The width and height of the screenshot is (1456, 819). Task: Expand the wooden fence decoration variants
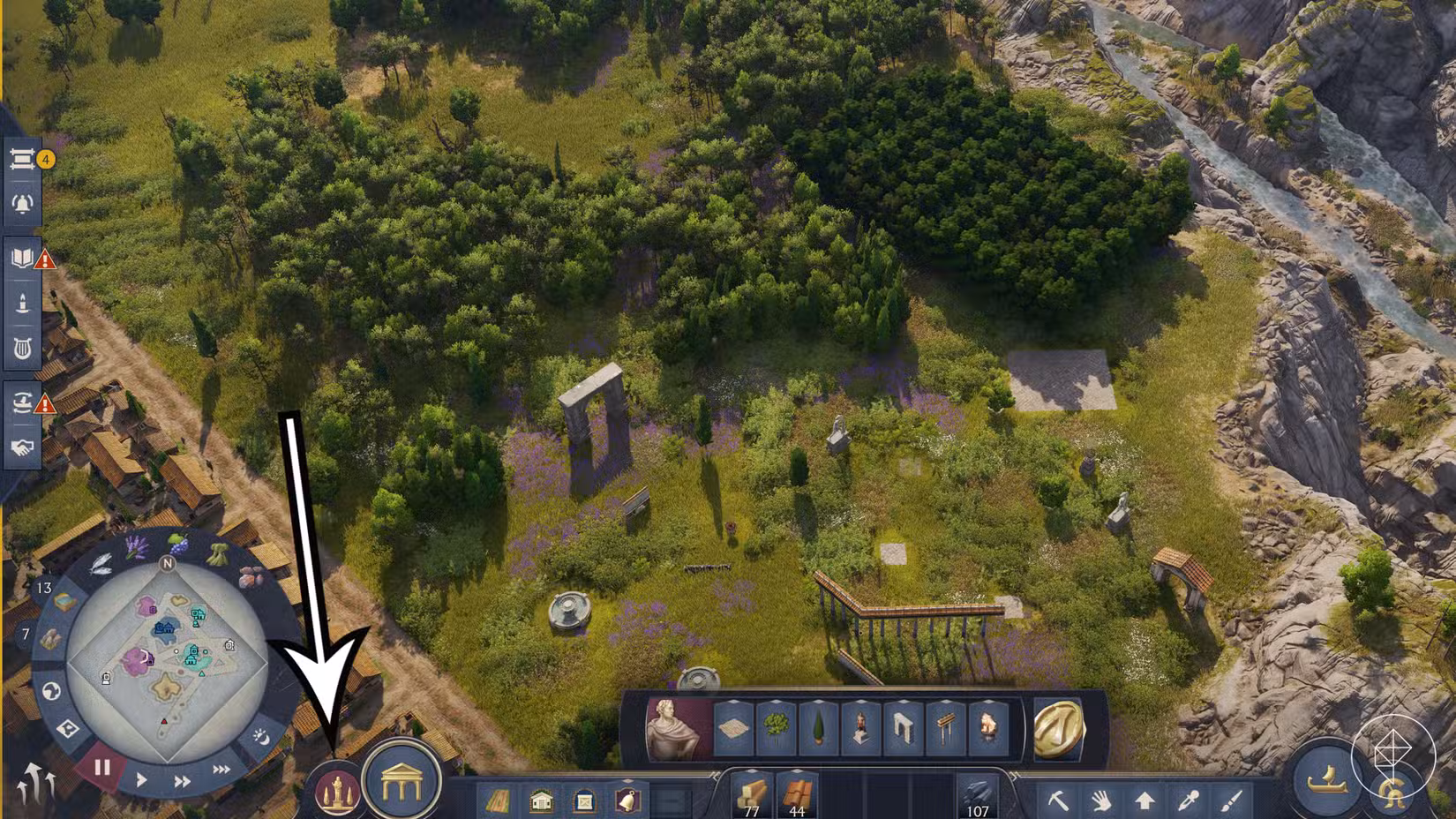pyautogui.click(x=947, y=703)
